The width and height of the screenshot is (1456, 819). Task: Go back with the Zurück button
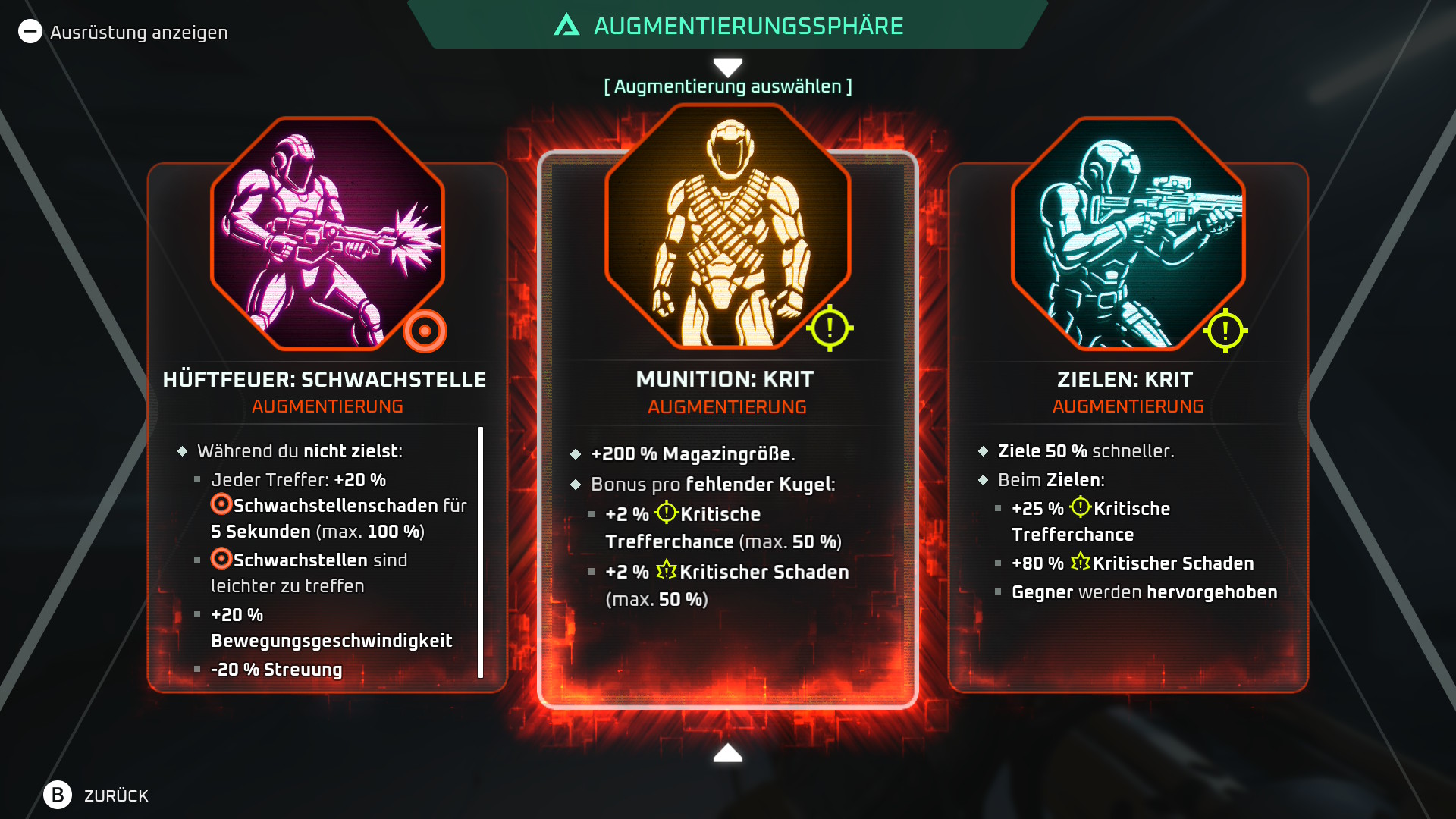pos(96,795)
